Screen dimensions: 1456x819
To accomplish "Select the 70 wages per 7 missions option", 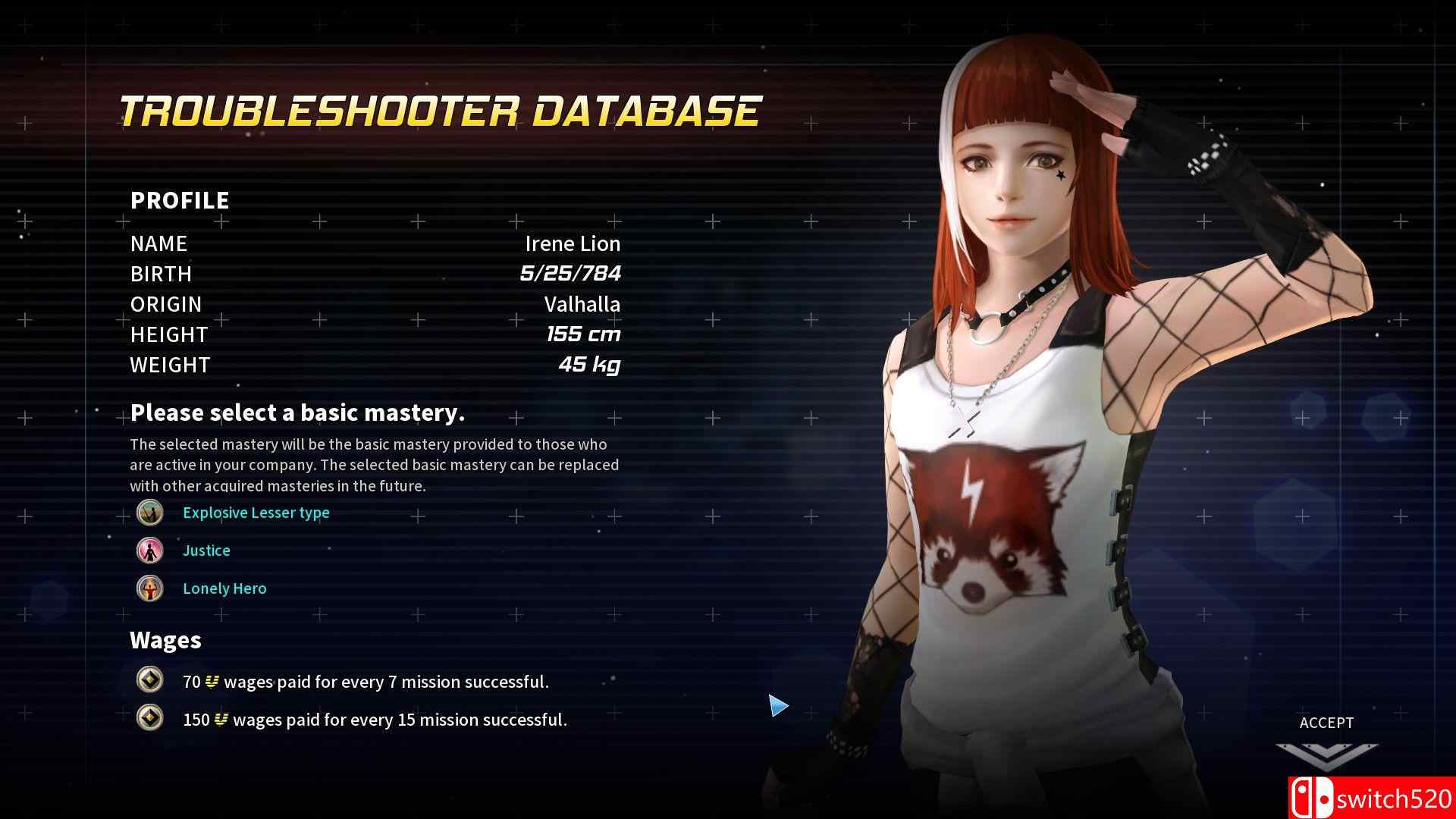I will pyautogui.click(x=365, y=682).
